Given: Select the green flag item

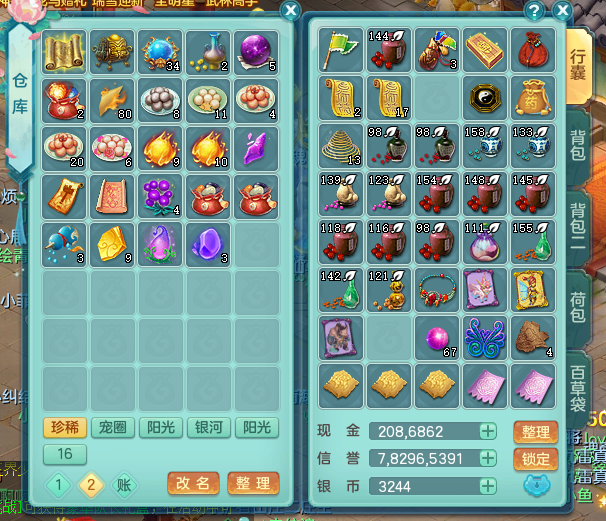Looking at the screenshot, I should coord(341,49).
